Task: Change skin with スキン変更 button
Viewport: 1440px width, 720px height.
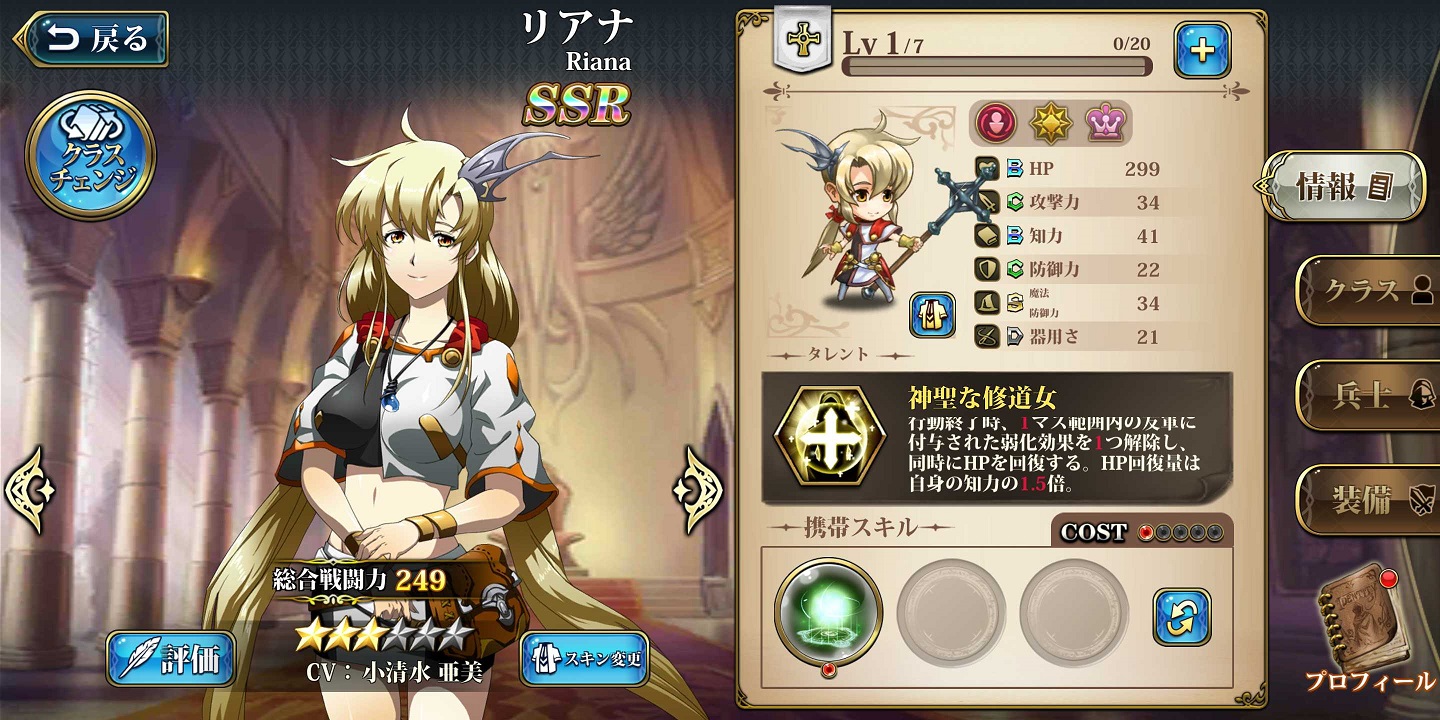Action: [585, 658]
